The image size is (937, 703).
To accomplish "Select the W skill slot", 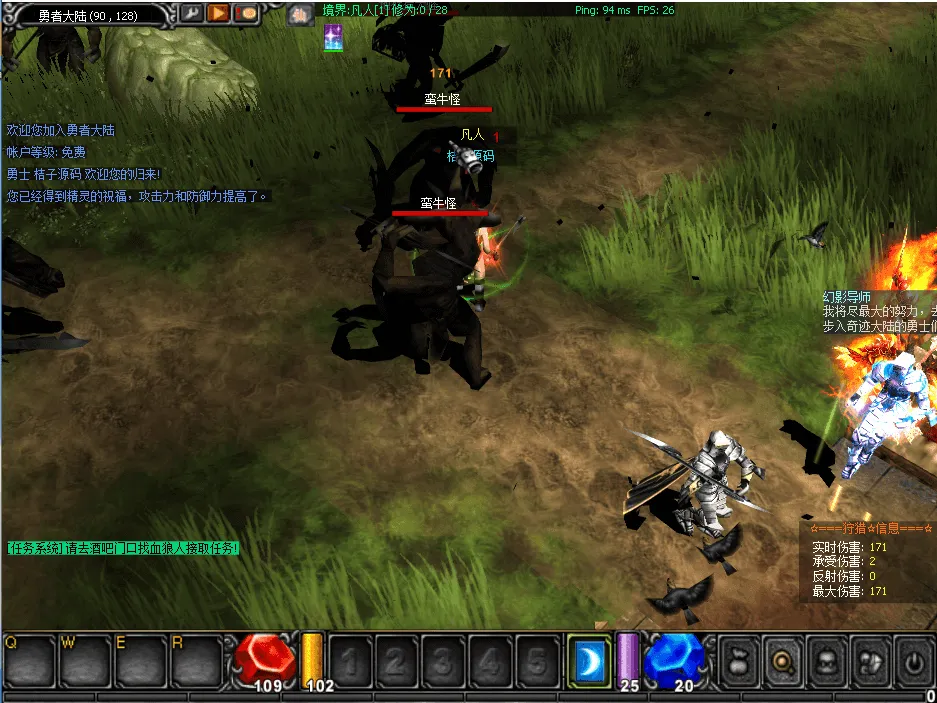I will [x=84, y=660].
